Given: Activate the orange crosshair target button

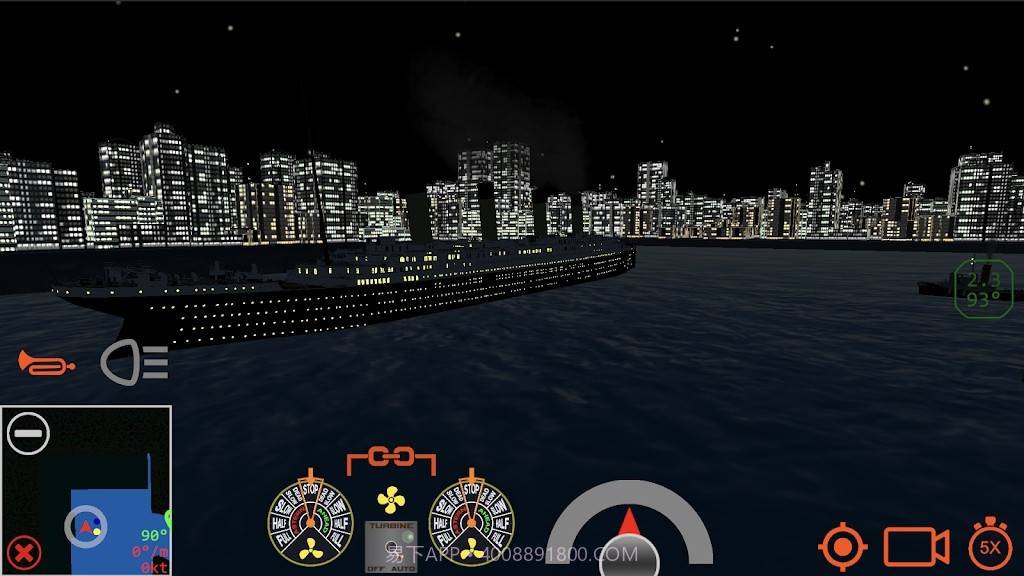Looking at the screenshot, I should point(842,546).
